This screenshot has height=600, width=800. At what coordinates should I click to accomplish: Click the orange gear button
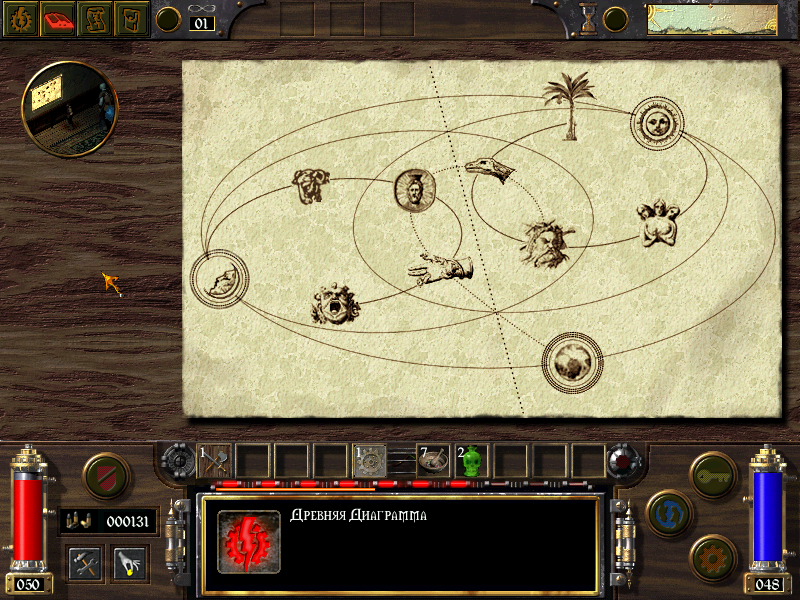coord(713,556)
